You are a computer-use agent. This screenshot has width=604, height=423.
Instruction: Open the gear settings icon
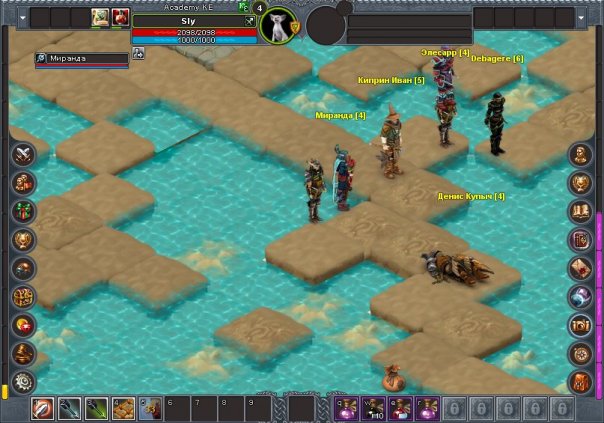pos(23,382)
